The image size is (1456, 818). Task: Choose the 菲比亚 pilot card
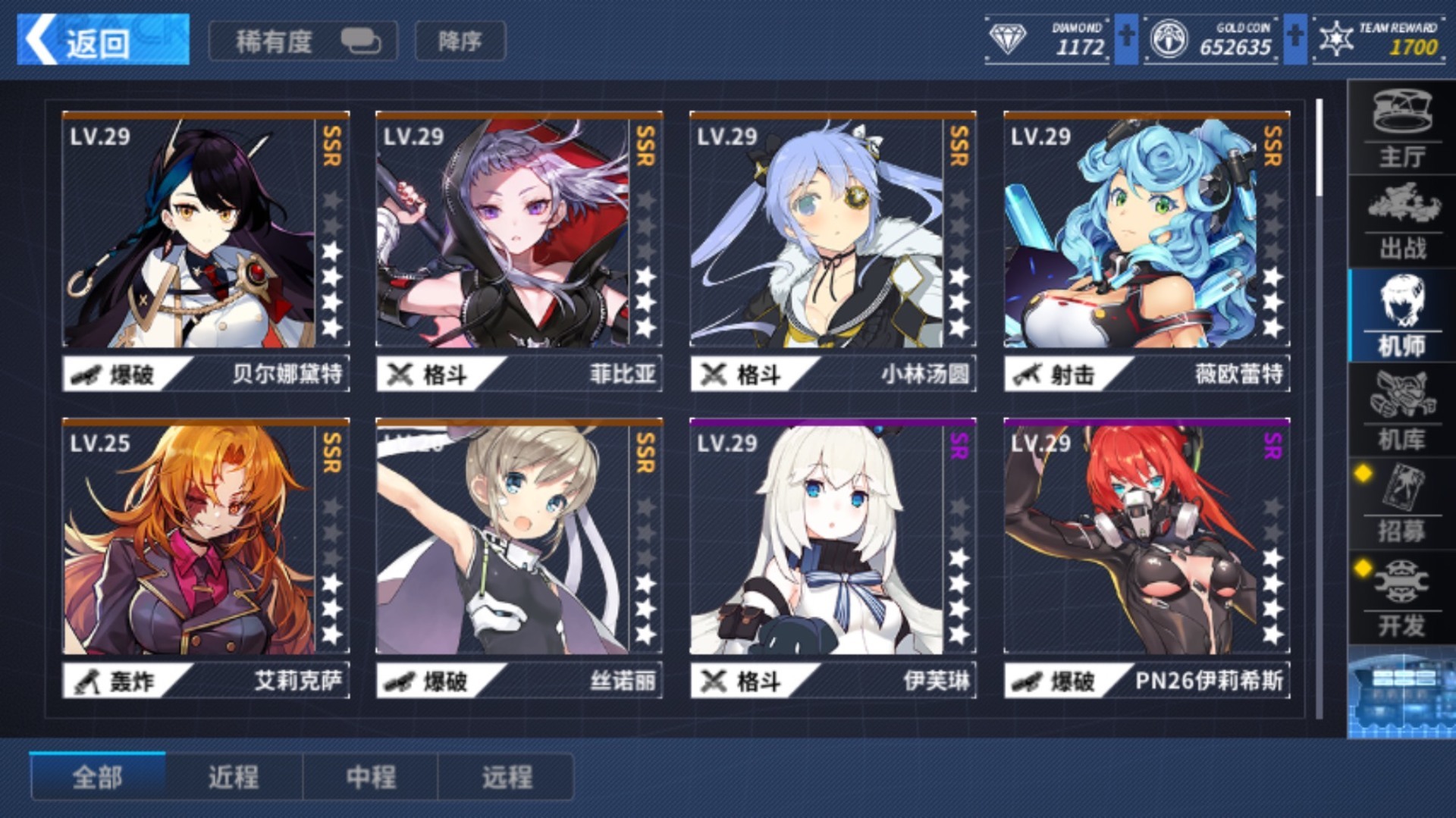tap(519, 250)
